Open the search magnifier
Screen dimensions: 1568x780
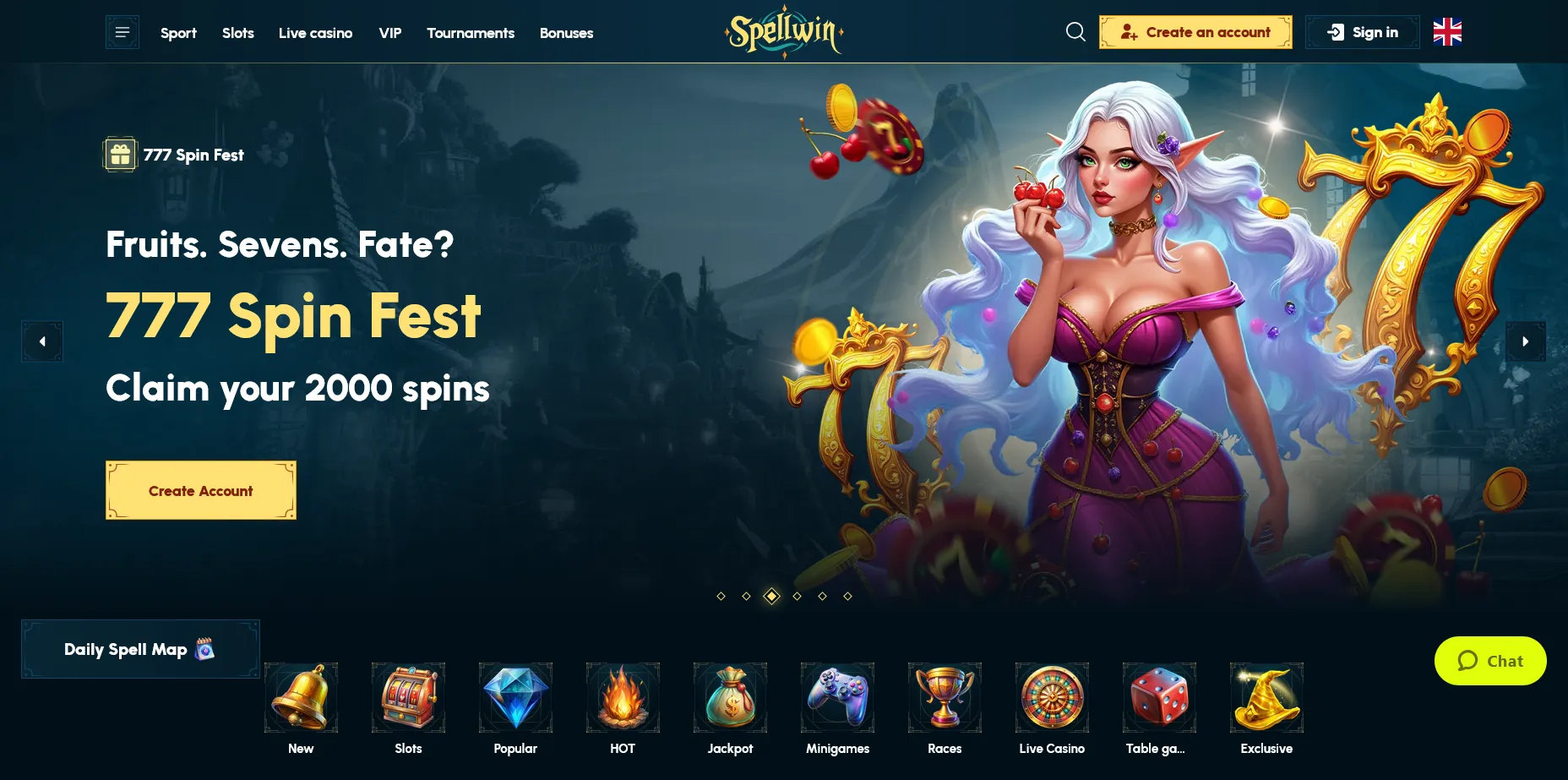(x=1075, y=32)
